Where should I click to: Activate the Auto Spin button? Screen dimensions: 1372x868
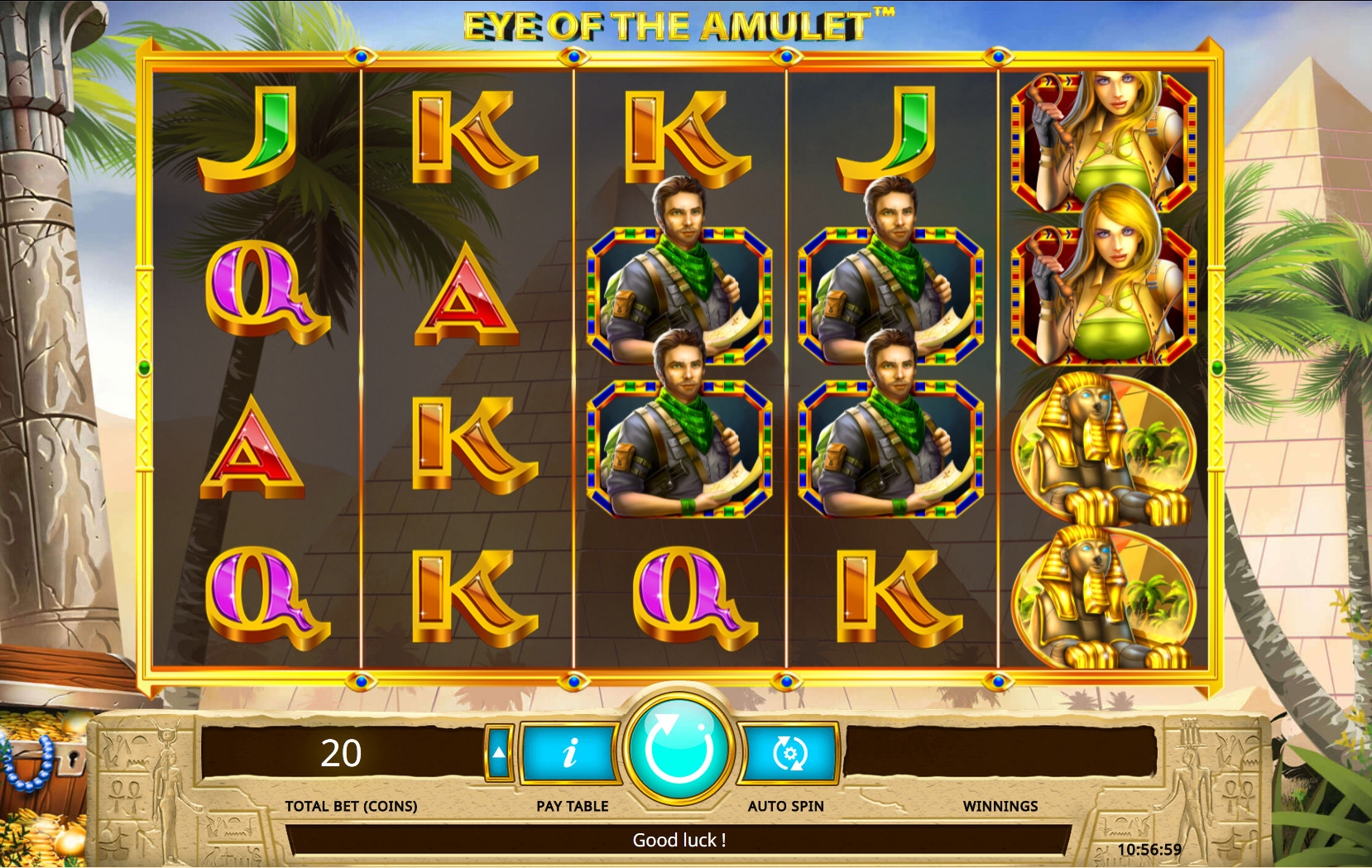[x=788, y=753]
